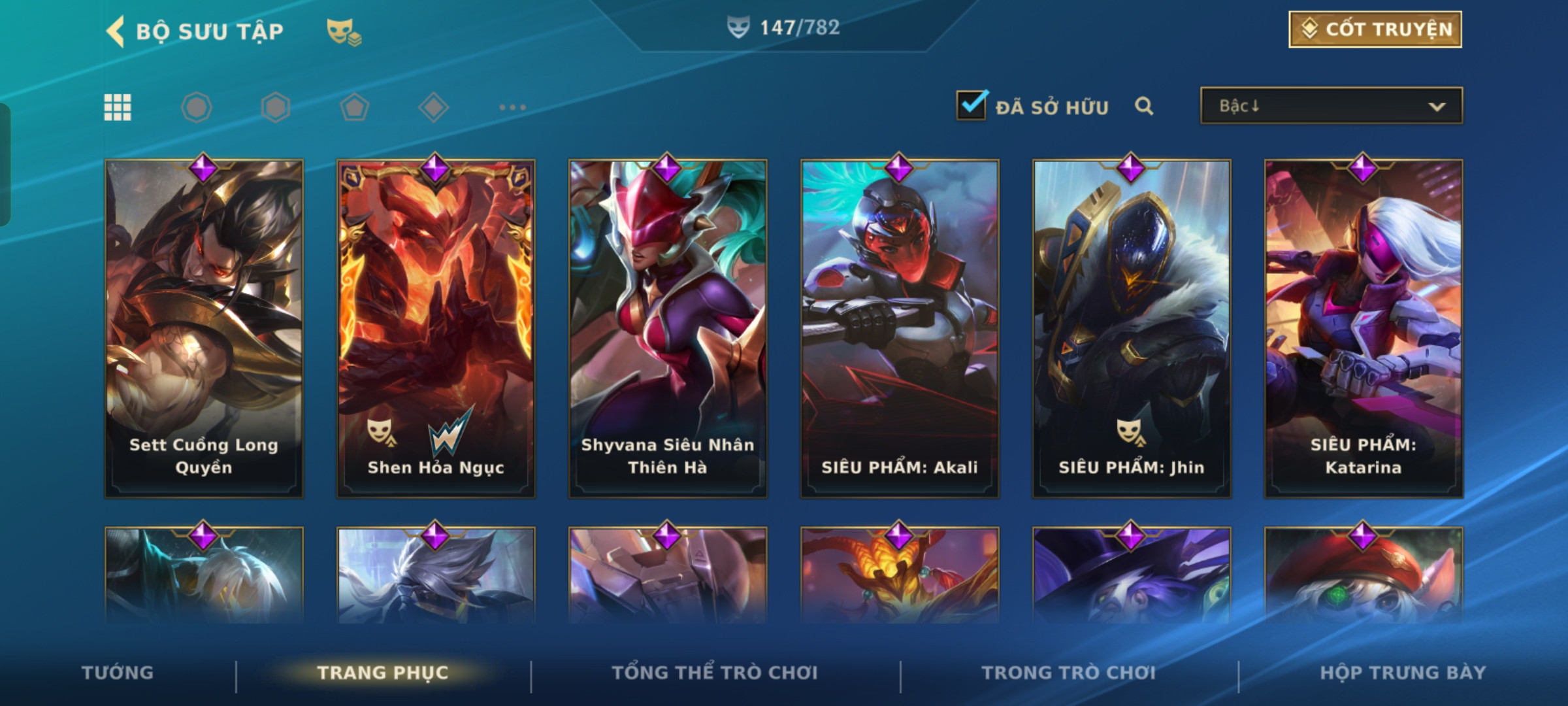Pick the SIÊU PHẨM: Katarina skin
The image size is (1568, 706).
(x=1364, y=327)
